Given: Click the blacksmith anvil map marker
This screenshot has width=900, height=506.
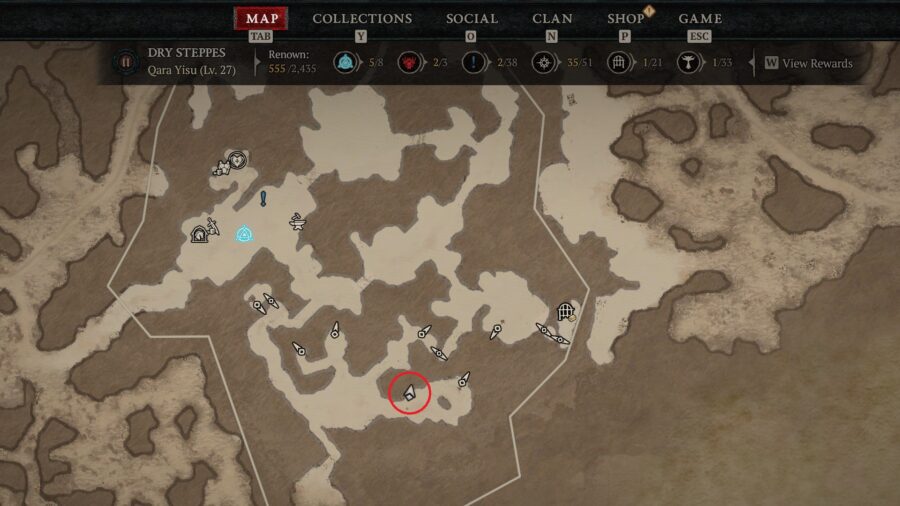Looking at the screenshot, I should coord(297,220).
